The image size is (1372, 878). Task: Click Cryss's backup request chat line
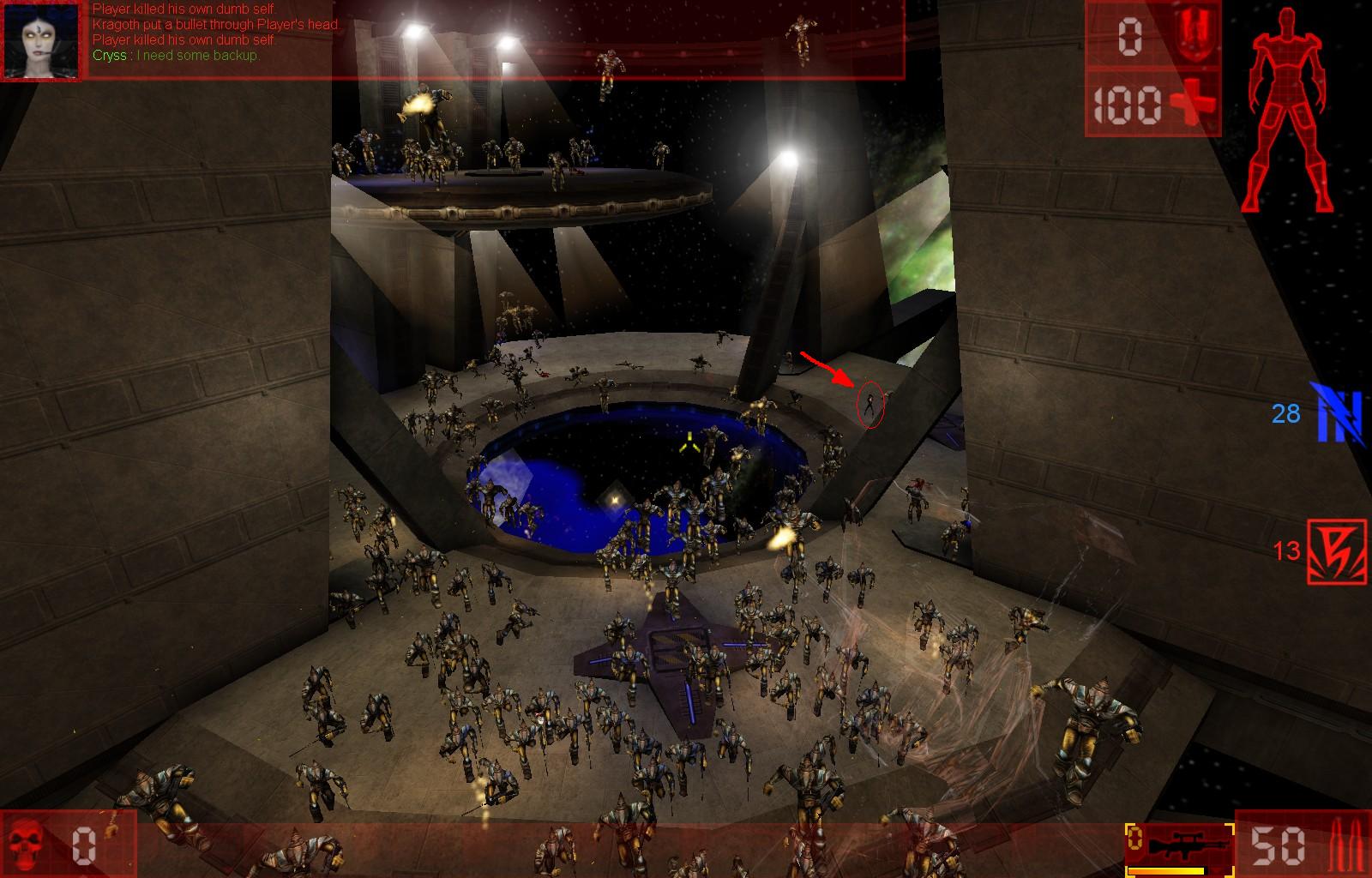tap(176, 56)
